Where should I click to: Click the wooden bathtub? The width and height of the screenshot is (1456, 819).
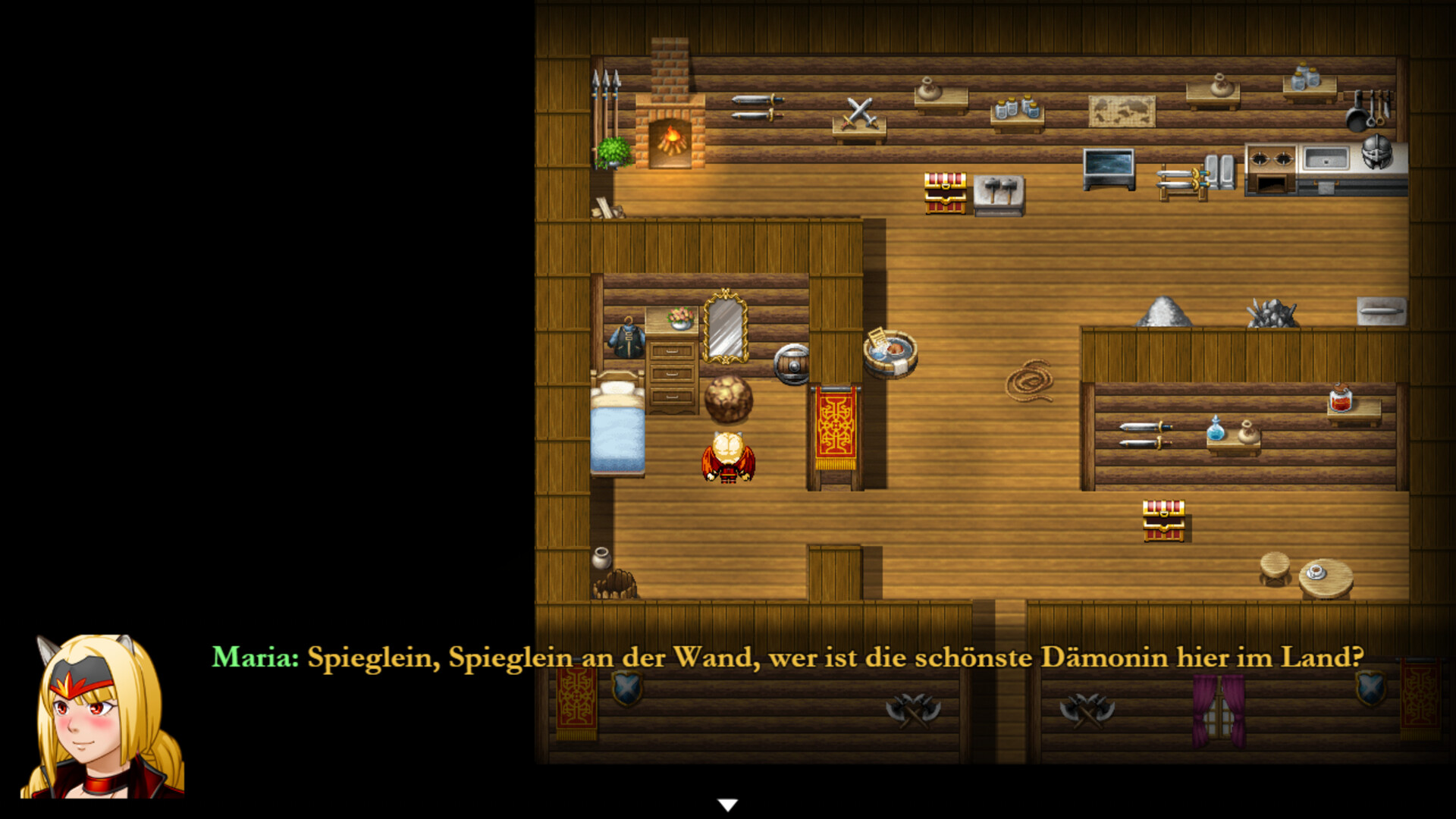coord(891,353)
